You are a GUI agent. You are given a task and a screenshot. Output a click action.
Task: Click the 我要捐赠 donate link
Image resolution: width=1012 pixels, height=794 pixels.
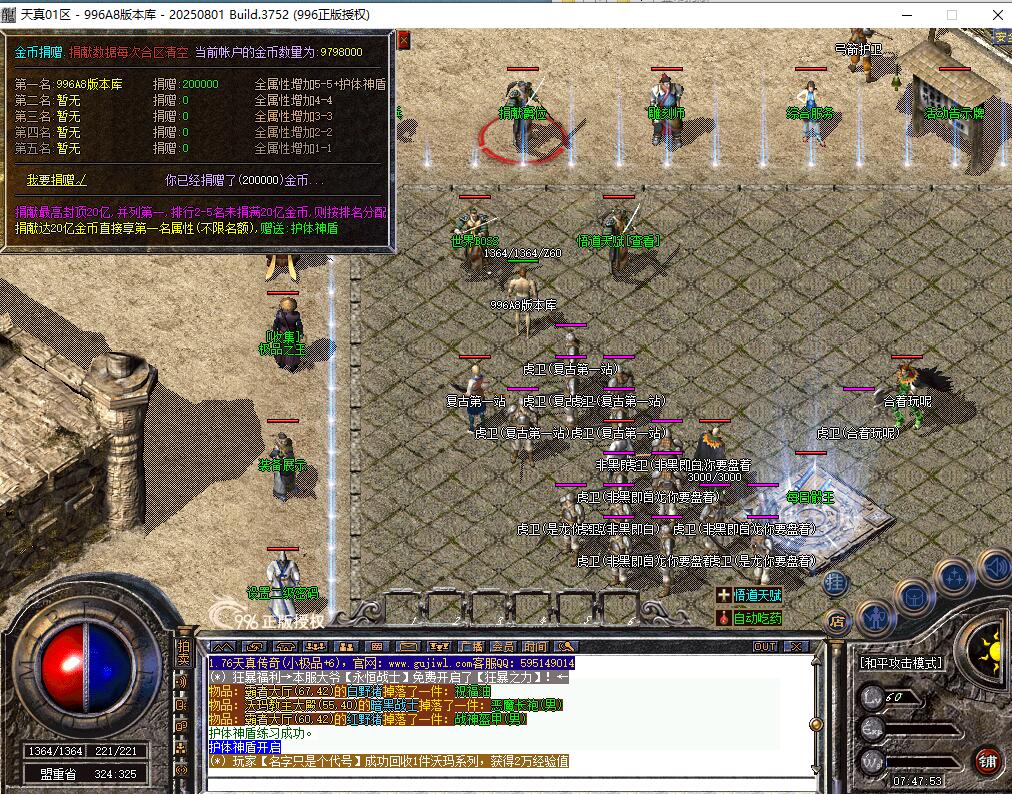click(x=56, y=180)
